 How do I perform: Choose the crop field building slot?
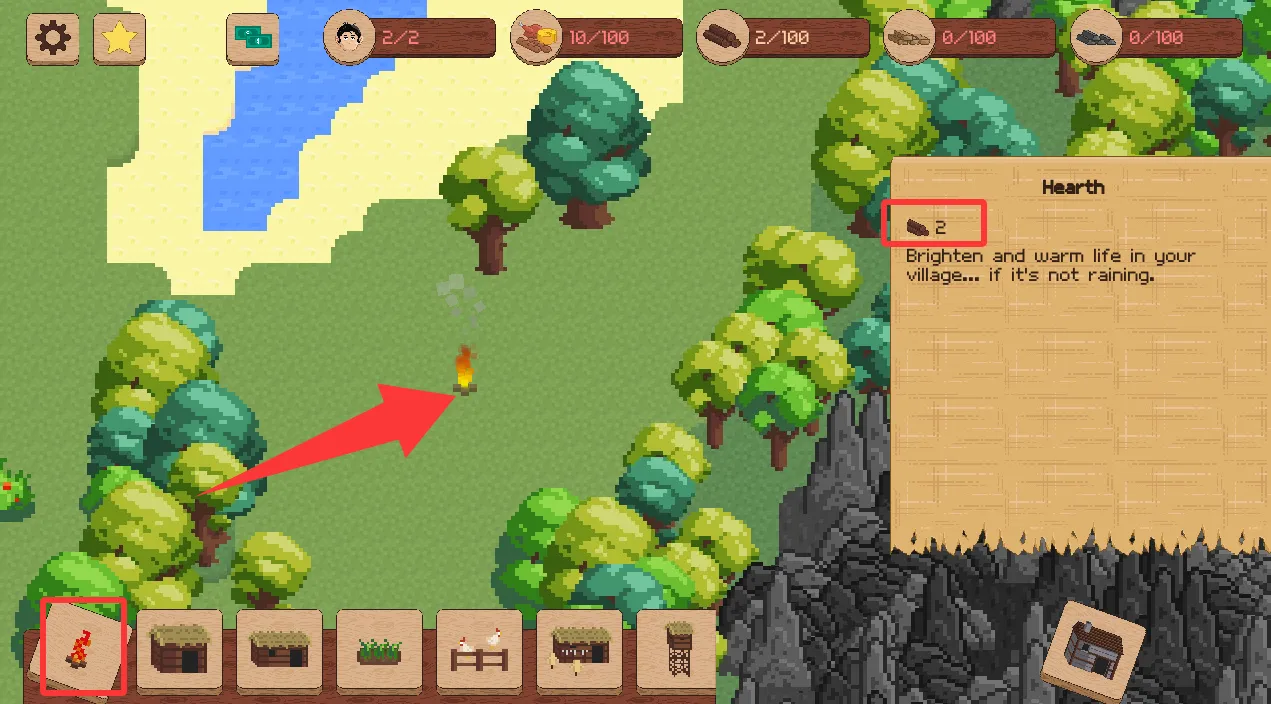tap(379, 650)
